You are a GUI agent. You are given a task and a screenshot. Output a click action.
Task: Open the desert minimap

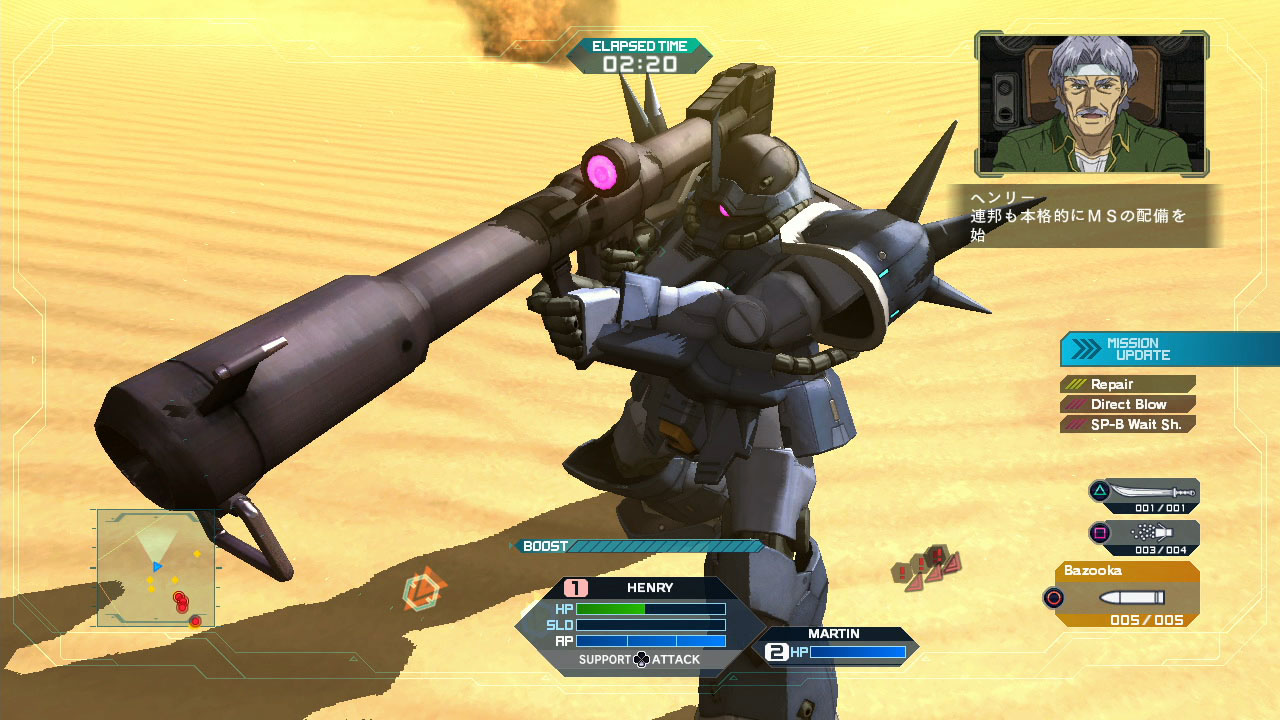click(x=156, y=568)
